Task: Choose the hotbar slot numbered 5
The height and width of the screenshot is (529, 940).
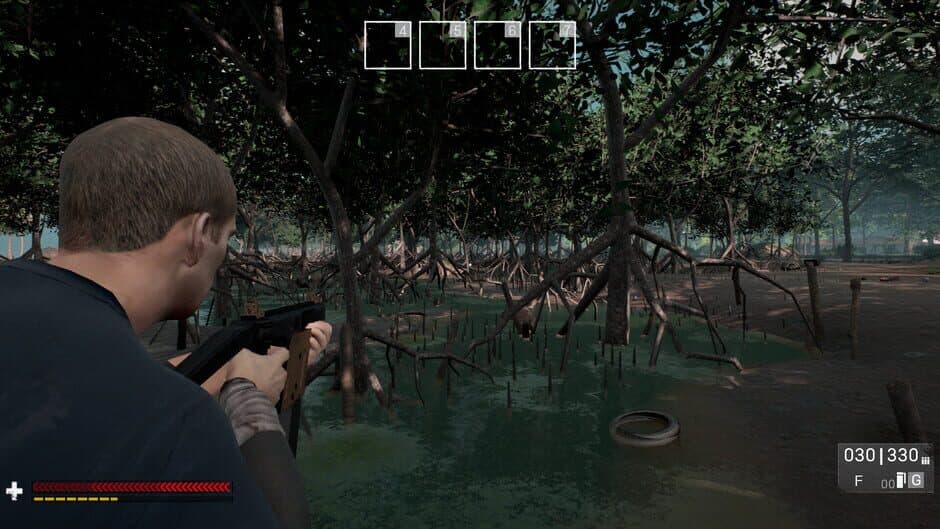Action: [443, 45]
